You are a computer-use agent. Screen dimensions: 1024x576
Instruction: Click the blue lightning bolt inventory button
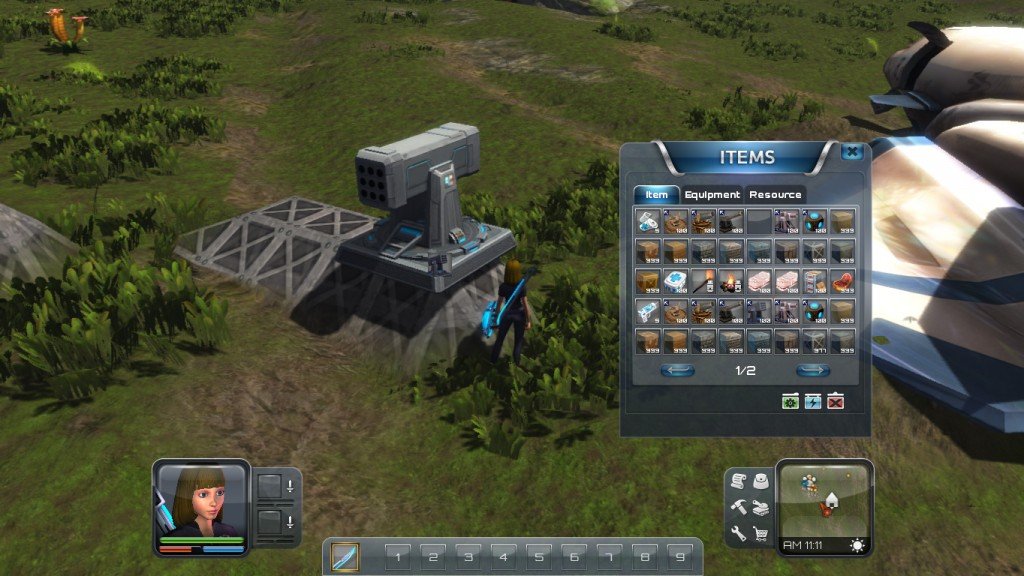[x=813, y=401]
